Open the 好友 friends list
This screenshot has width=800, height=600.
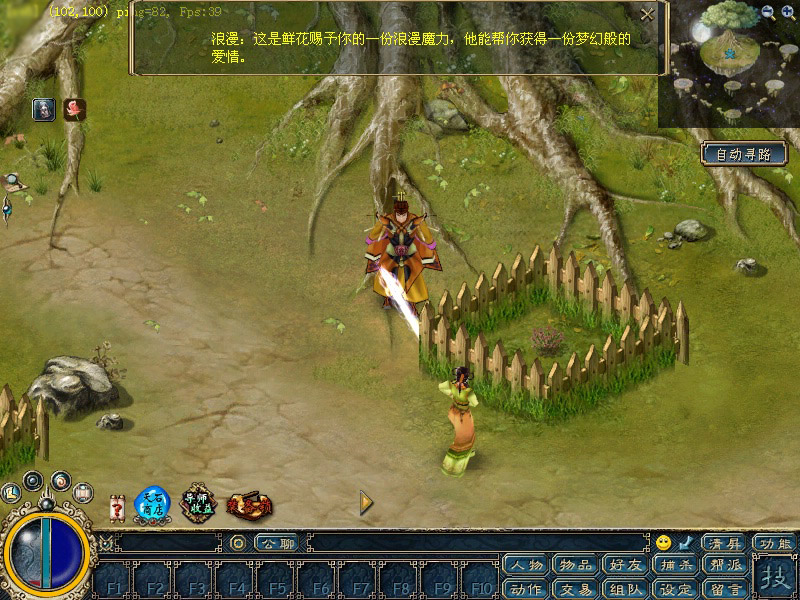(626, 566)
